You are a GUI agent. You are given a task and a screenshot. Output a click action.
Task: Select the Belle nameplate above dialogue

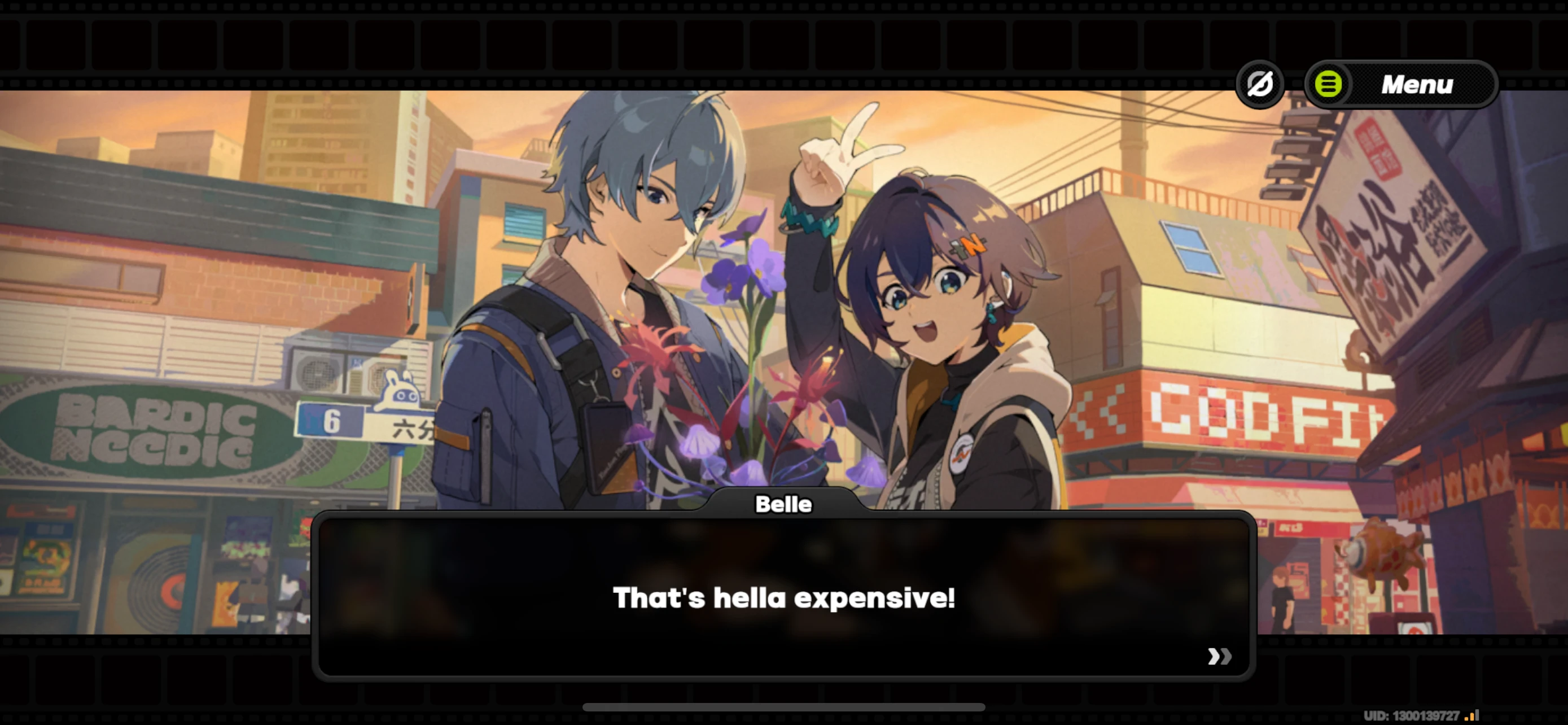coord(784,504)
